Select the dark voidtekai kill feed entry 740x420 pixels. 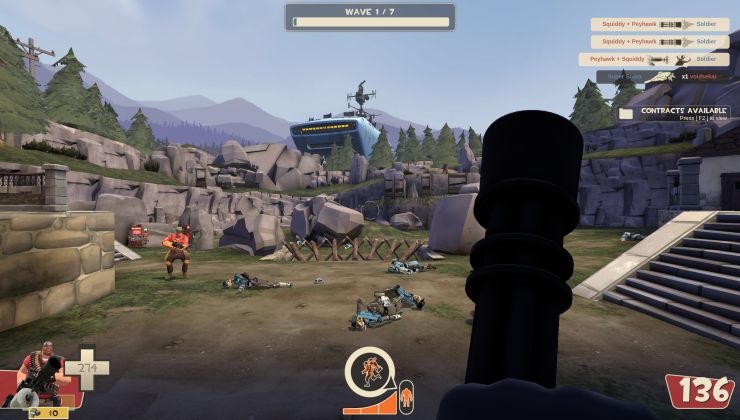(663, 76)
